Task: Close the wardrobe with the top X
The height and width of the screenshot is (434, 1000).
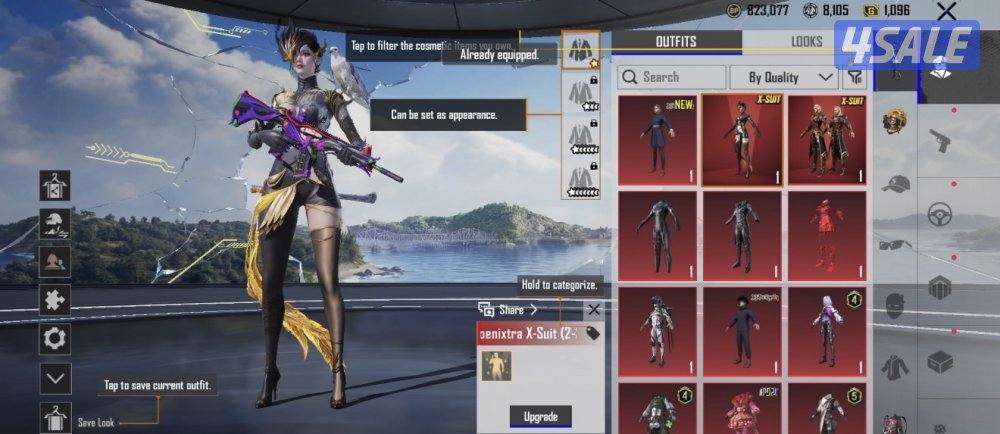Action: coord(945,12)
